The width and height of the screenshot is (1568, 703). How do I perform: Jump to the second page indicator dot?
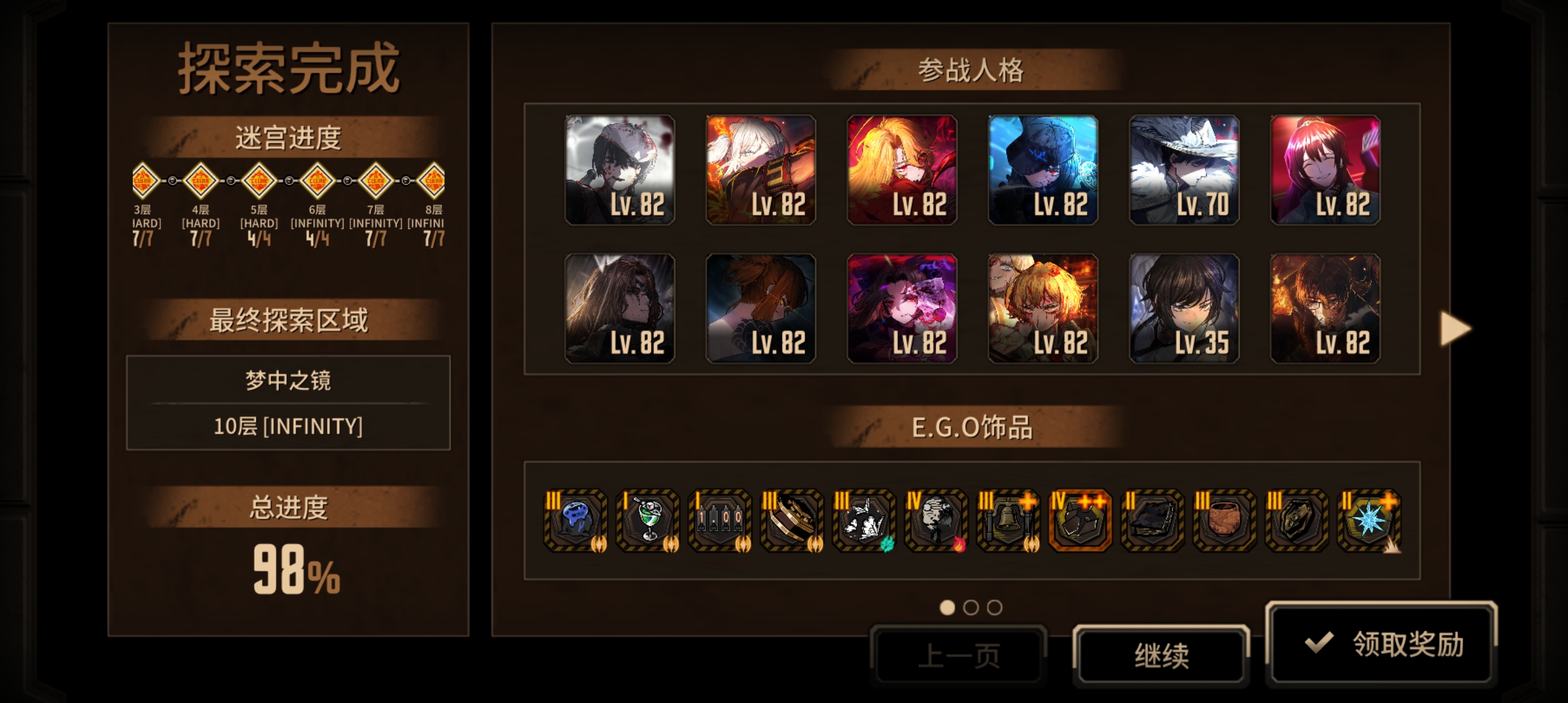pos(971,607)
